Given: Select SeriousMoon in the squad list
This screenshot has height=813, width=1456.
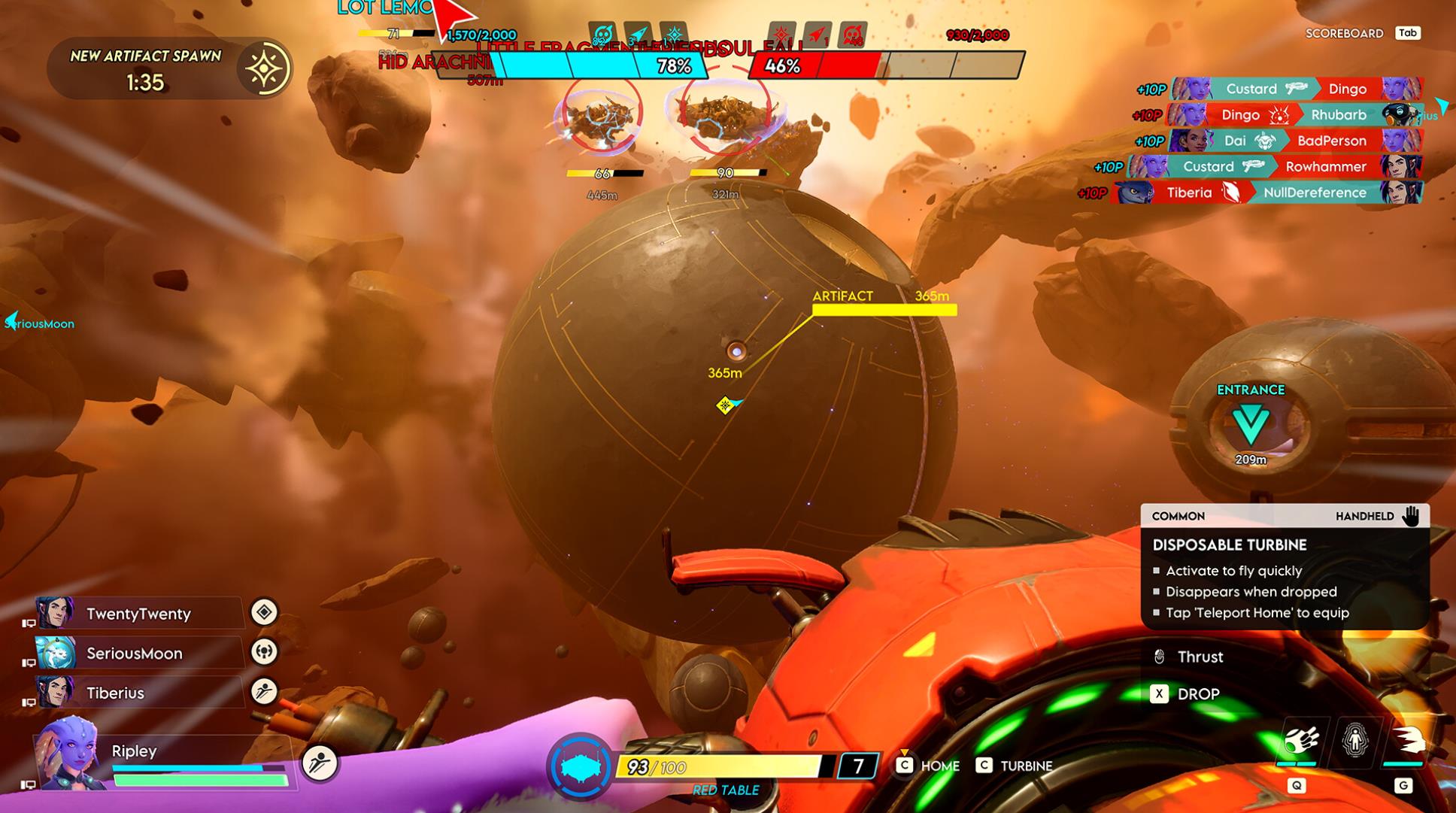Looking at the screenshot, I should (x=134, y=654).
